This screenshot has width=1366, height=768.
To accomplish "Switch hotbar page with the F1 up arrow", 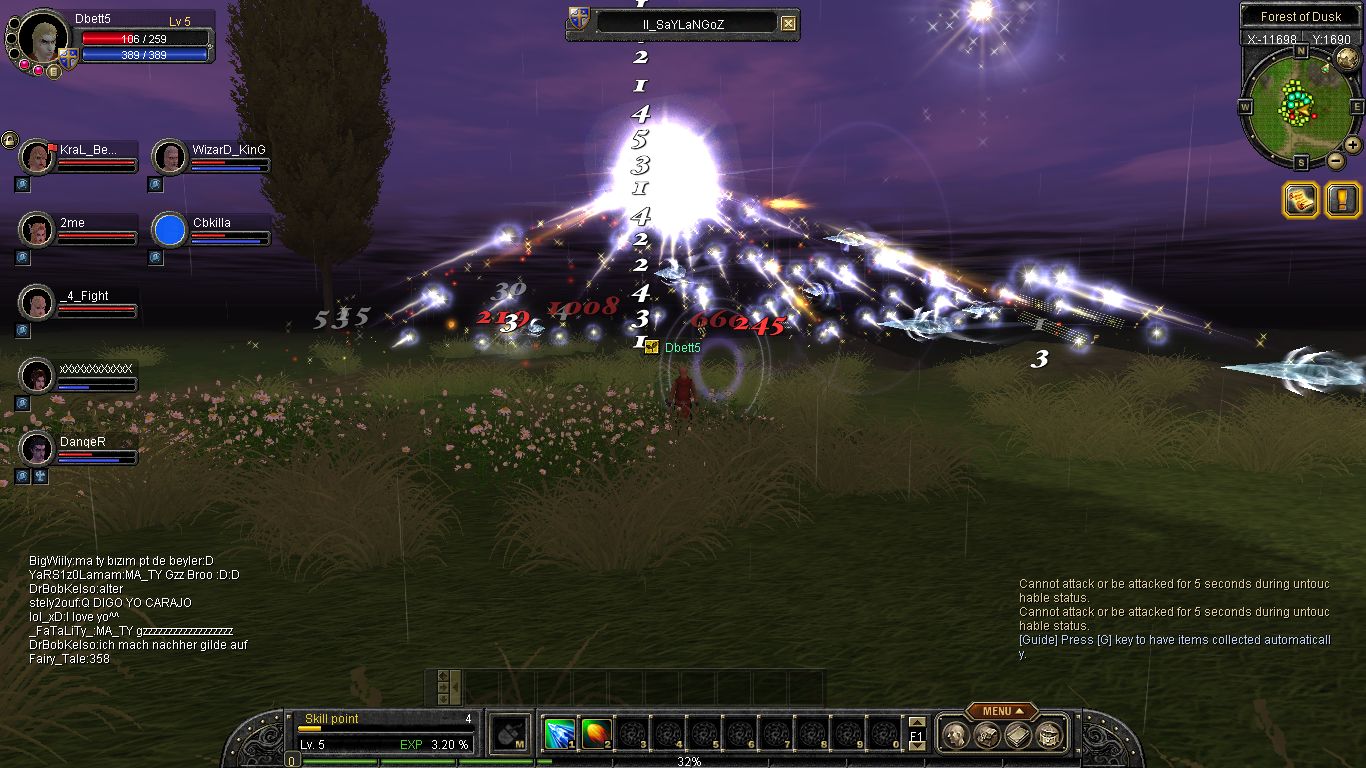I will click(917, 723).
